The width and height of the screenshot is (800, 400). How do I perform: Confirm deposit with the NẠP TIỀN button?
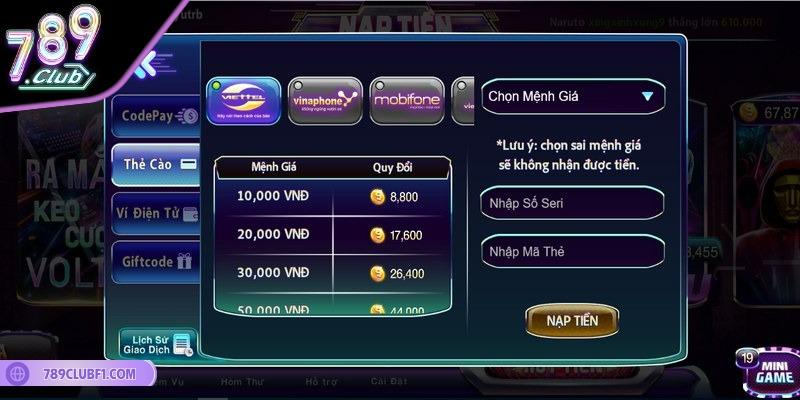point(571,320)
